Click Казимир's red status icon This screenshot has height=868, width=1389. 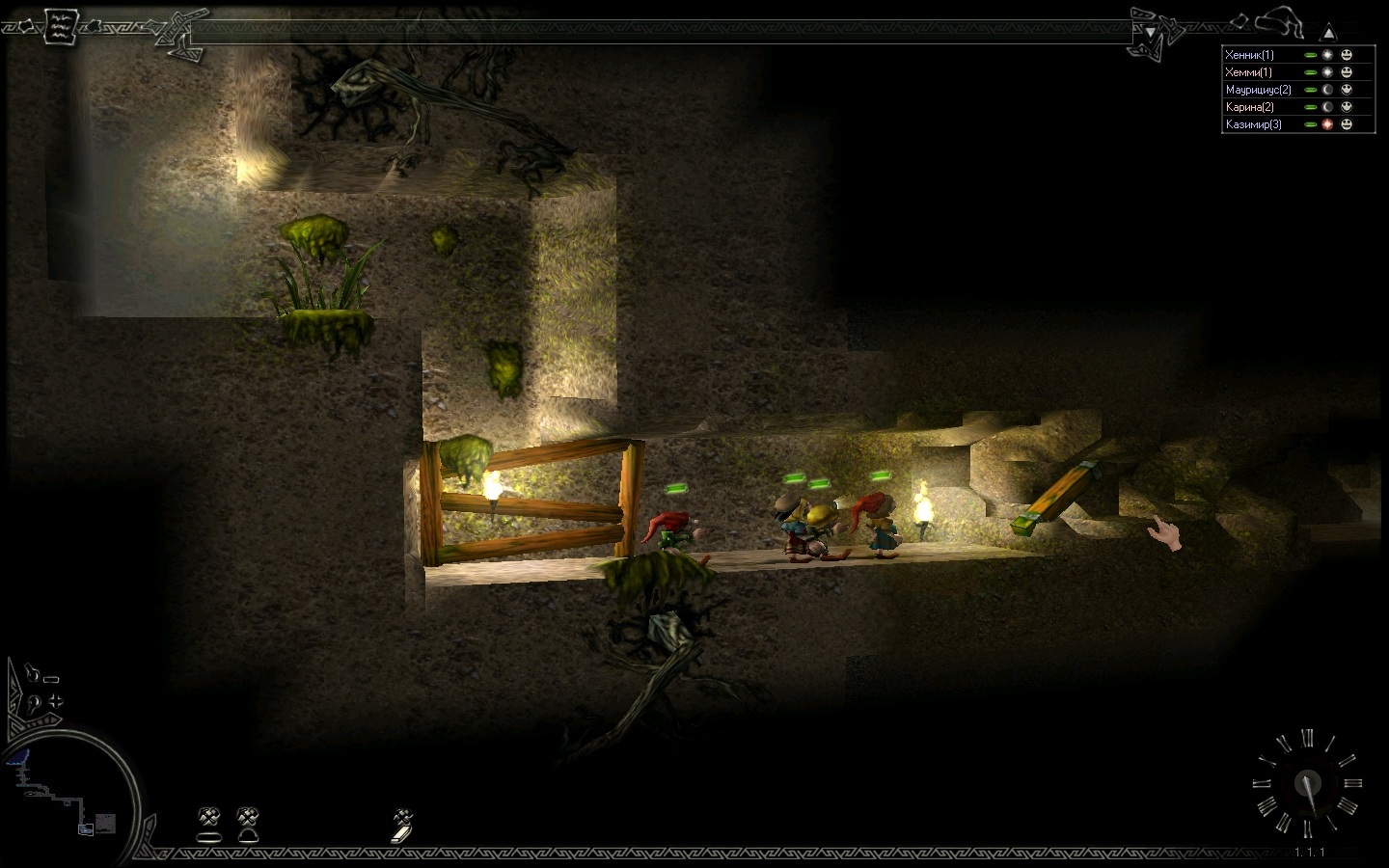[x=1328, y=124]
